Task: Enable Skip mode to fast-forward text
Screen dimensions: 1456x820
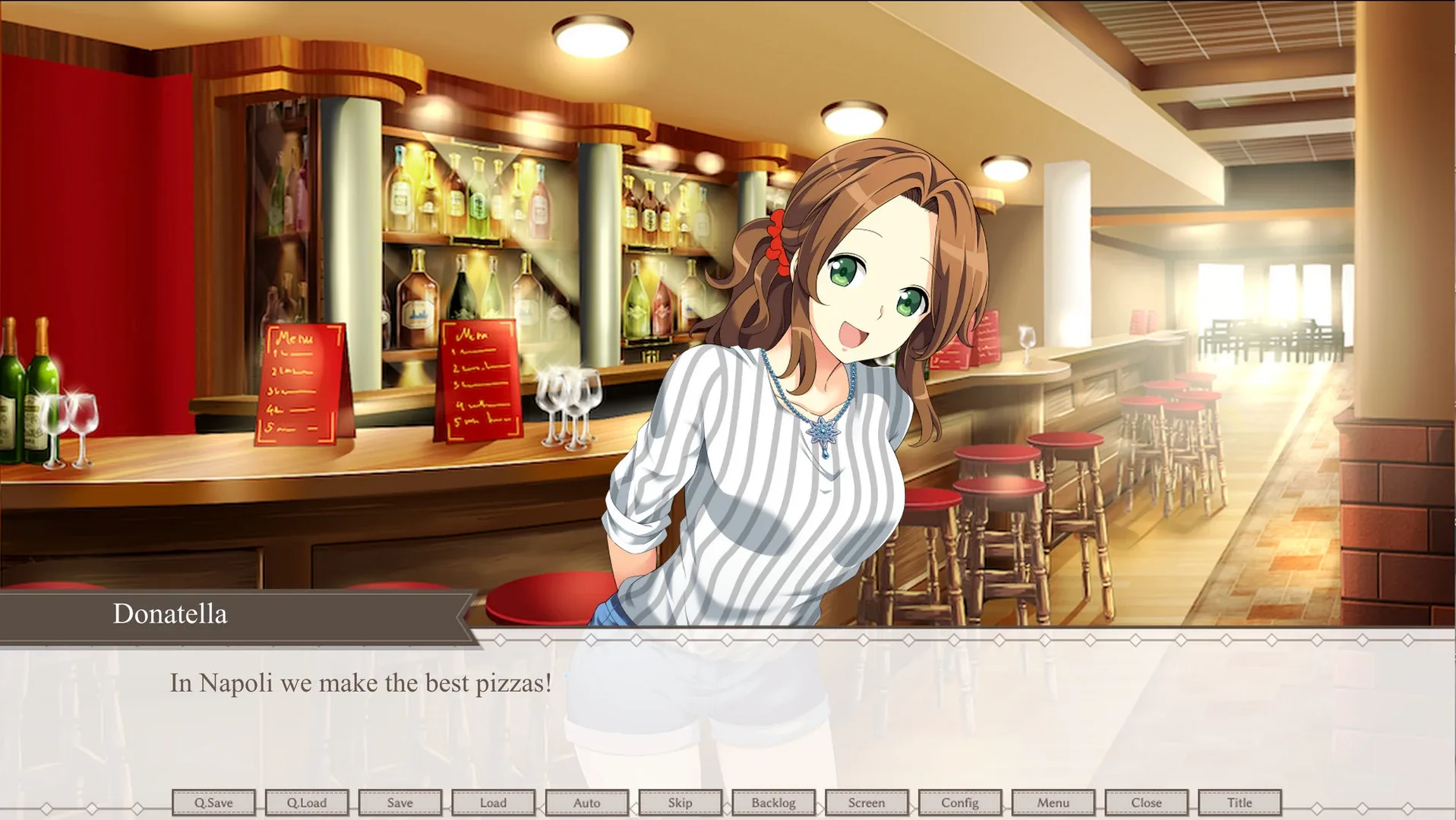Action: click(680, 803)
